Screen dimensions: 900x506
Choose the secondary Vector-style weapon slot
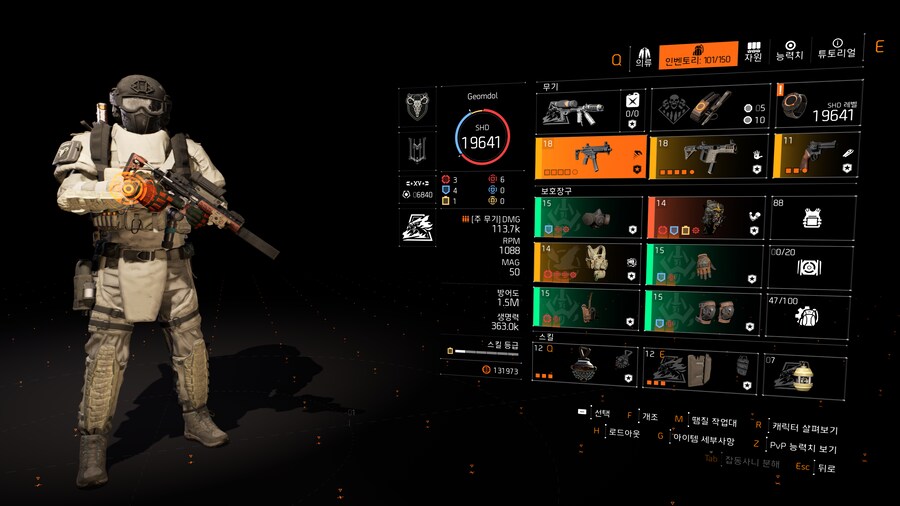[706, 158]
